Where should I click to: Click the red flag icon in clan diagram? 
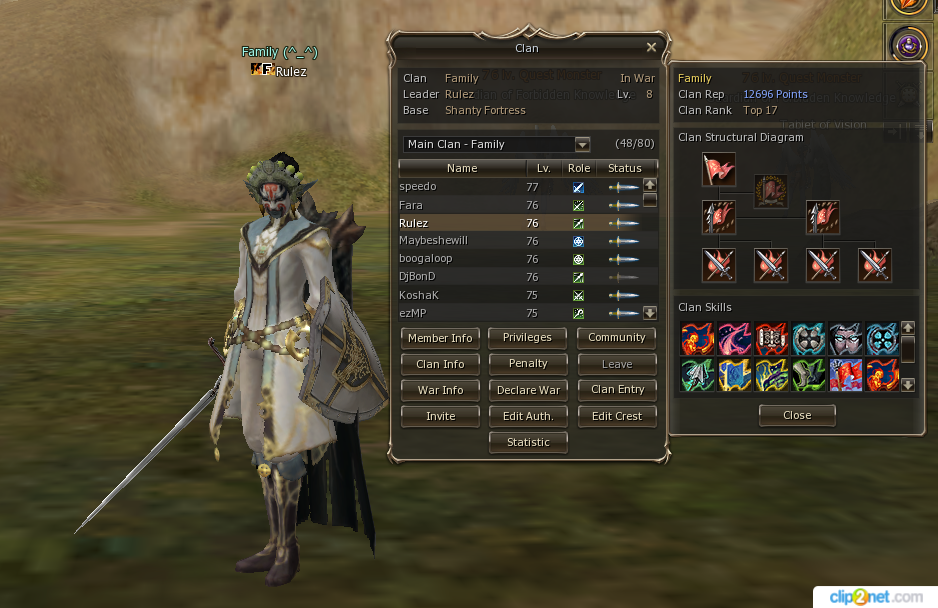(x=718, y=169)
